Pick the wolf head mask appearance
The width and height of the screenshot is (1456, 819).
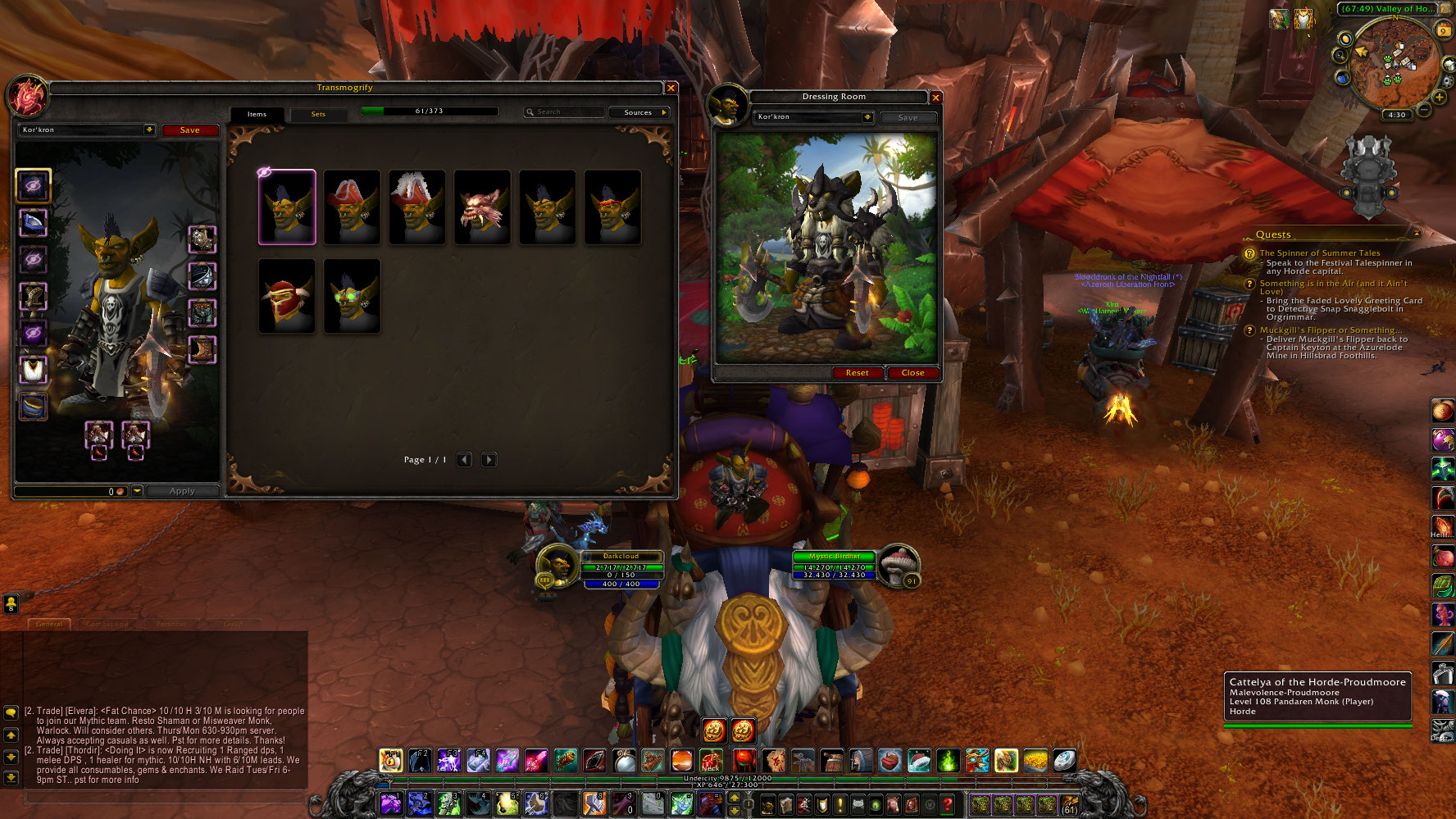click(482, 207)
